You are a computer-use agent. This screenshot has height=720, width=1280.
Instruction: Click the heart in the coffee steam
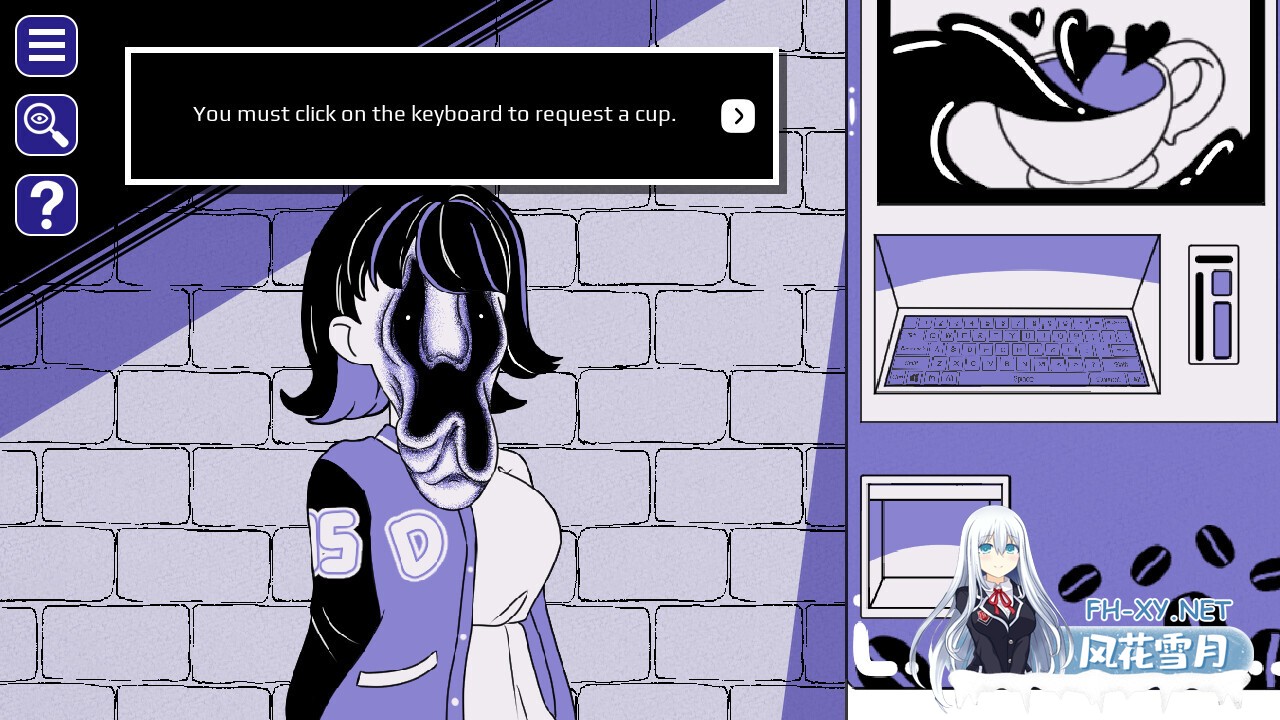1083,35
